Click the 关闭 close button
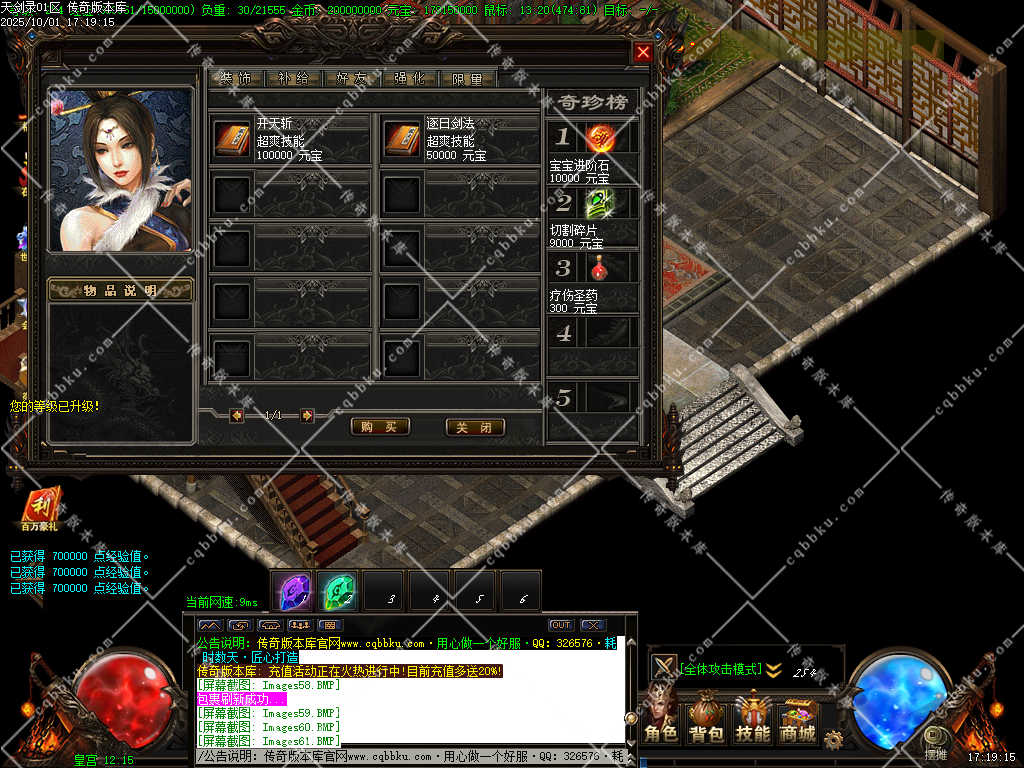The height and width of the screenshot is (768, 1024). (x=474, y=427)
